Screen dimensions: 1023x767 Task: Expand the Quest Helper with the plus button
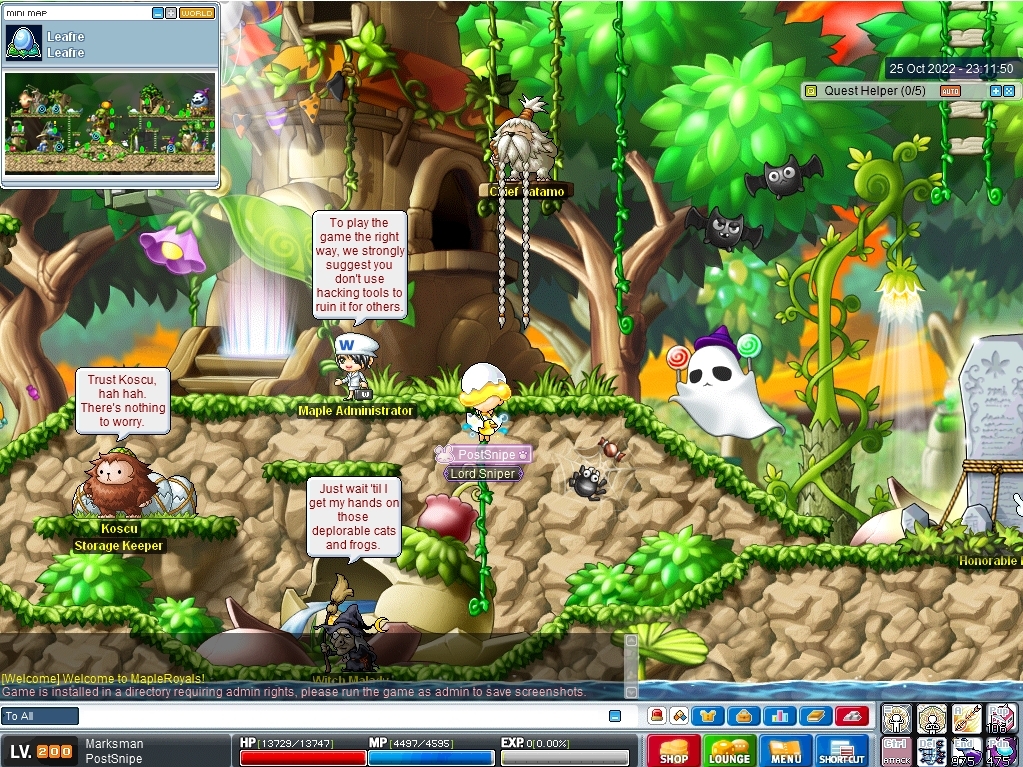(x=995, y=91)
